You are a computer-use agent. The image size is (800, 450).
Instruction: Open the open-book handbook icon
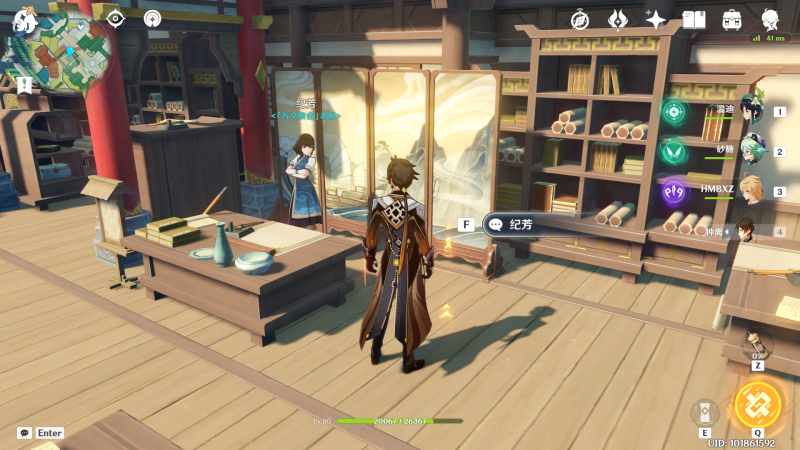694,19
